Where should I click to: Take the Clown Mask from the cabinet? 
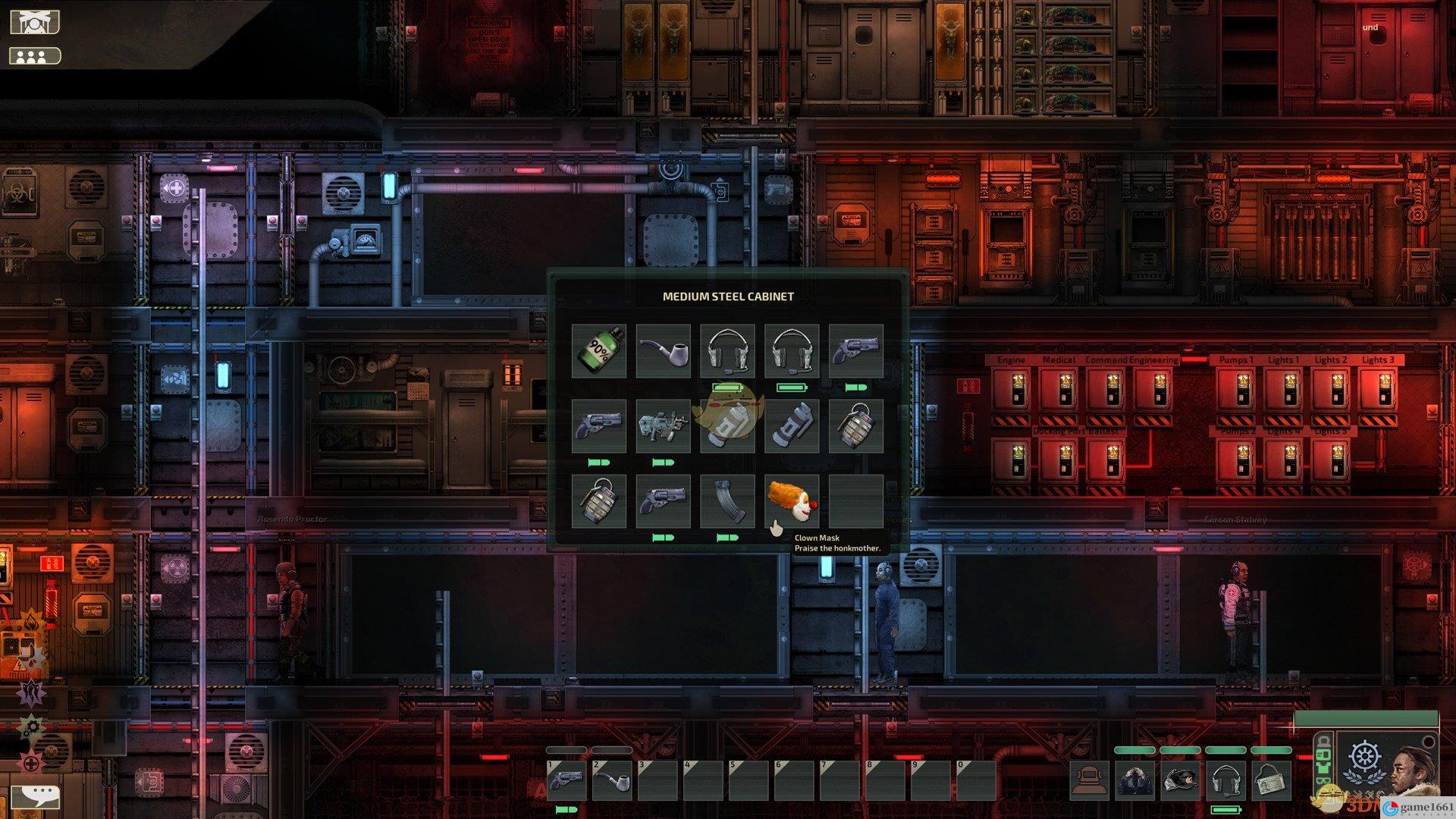coord(792,501)
